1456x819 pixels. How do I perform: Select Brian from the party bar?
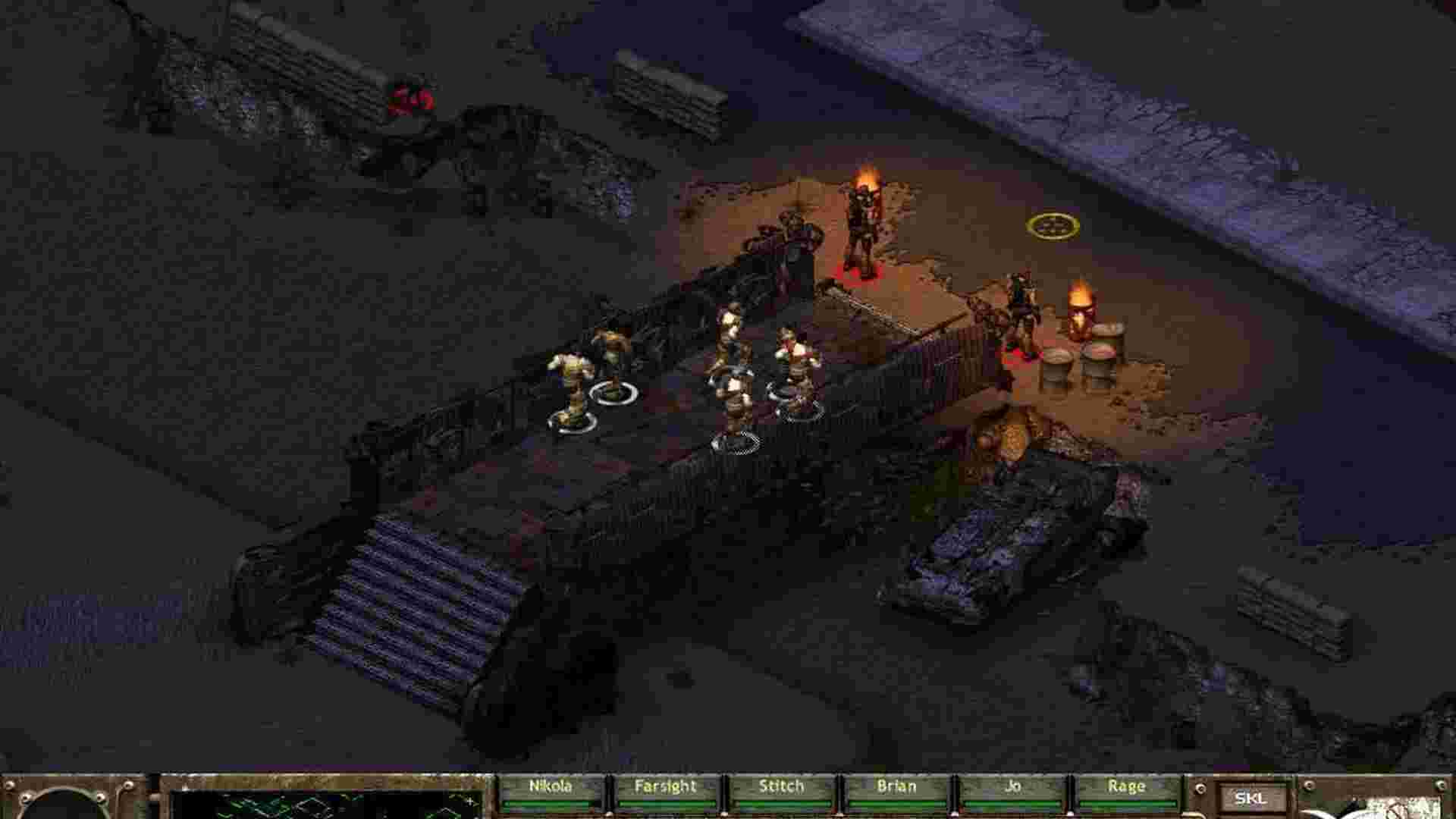897,787
